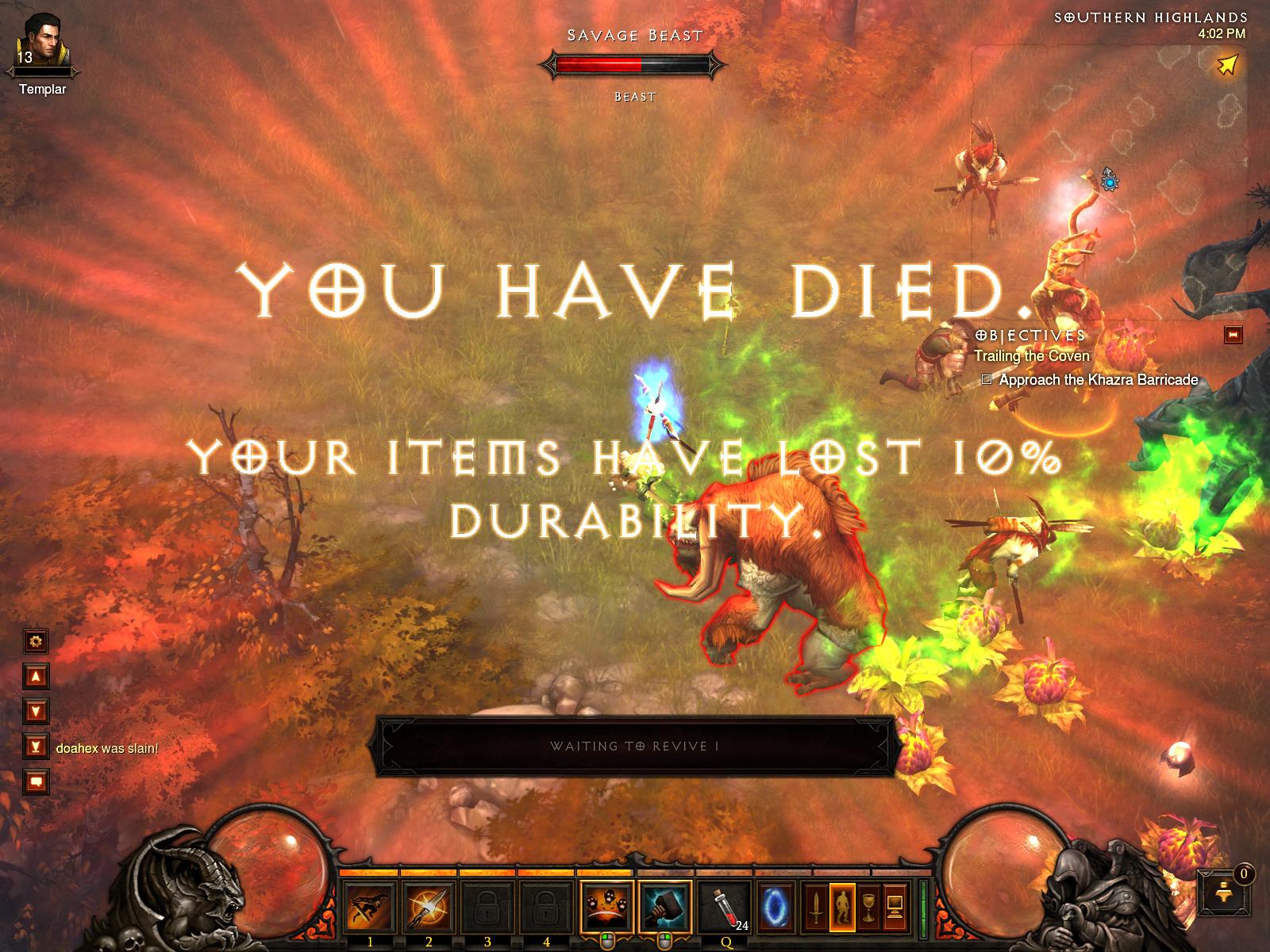Activate the glowing spear skill in slot 2
Viewport: 1270px width, 952px height.
429,906
